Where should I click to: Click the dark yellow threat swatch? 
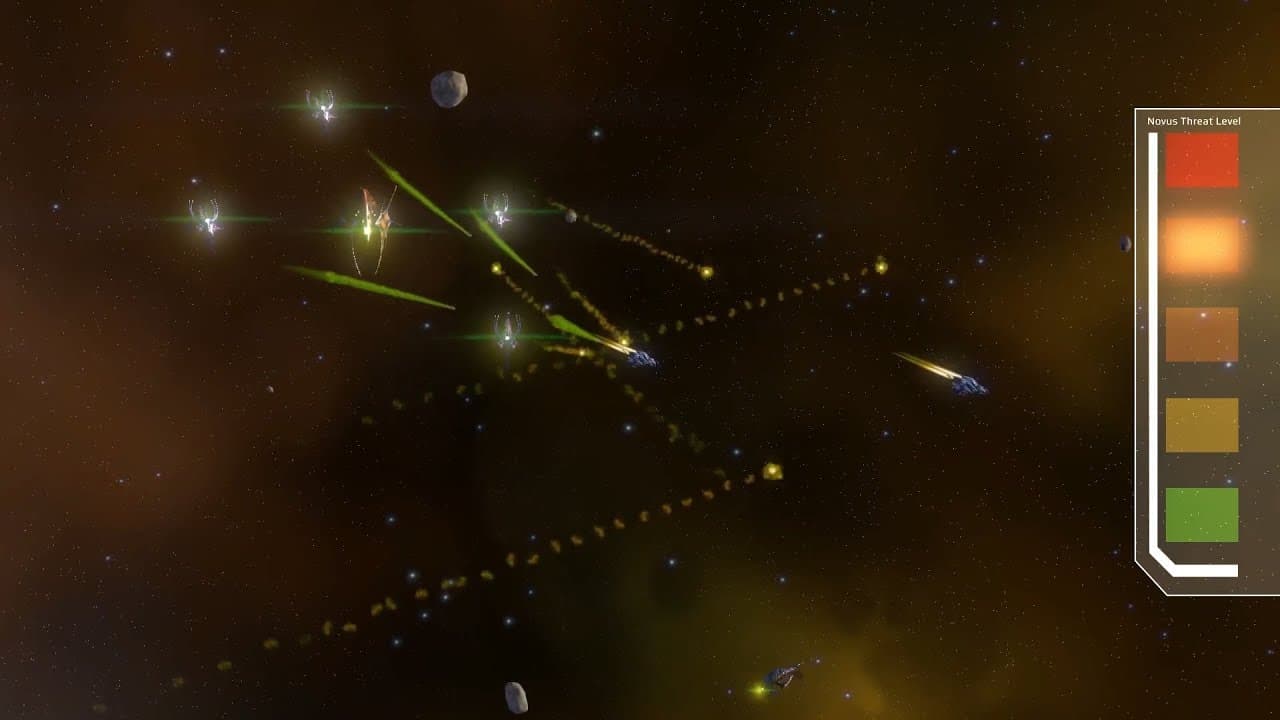pyautogui.click(x=1200, y=423)
